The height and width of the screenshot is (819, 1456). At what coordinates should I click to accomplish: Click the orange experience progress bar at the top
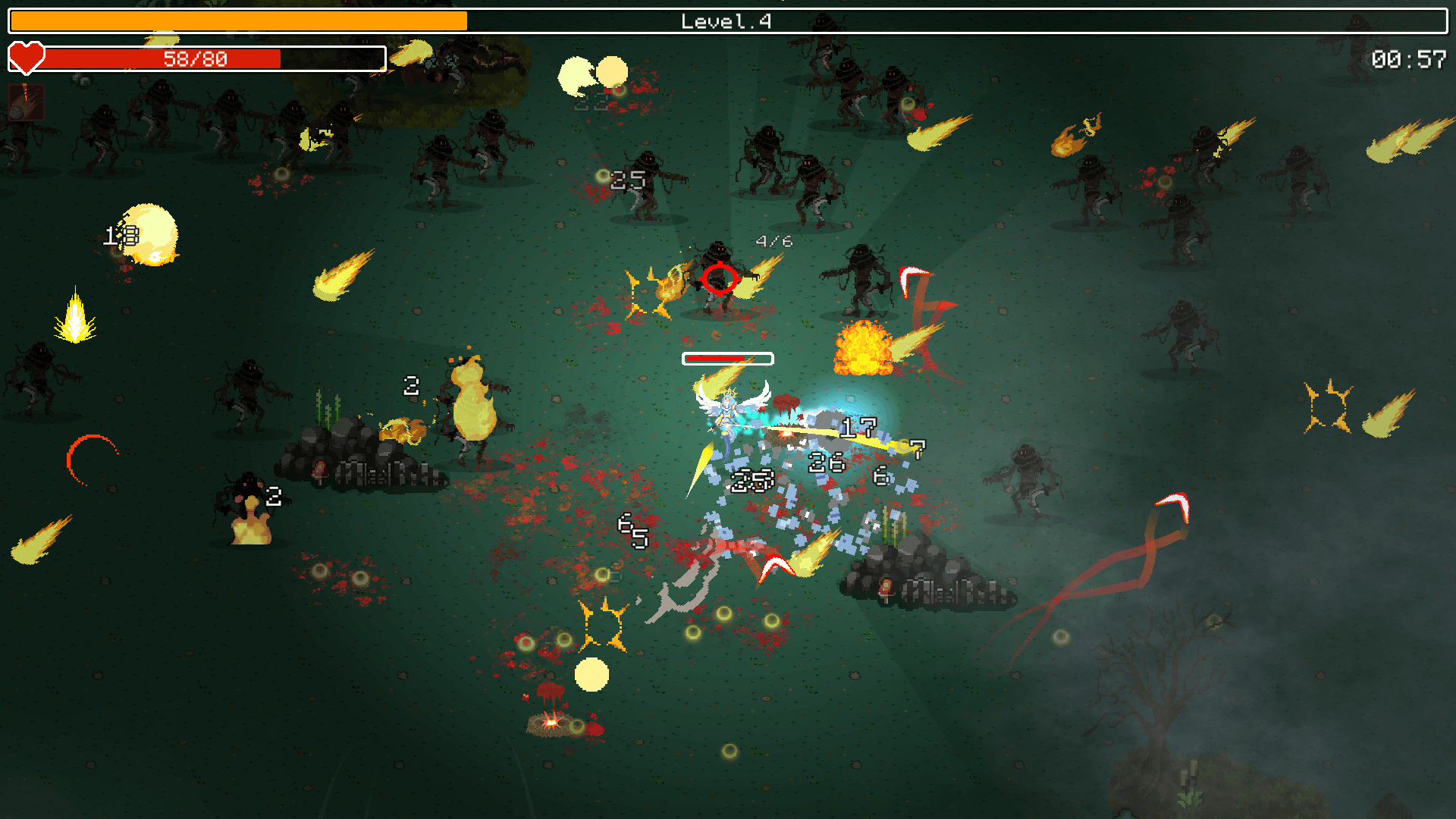235,20
